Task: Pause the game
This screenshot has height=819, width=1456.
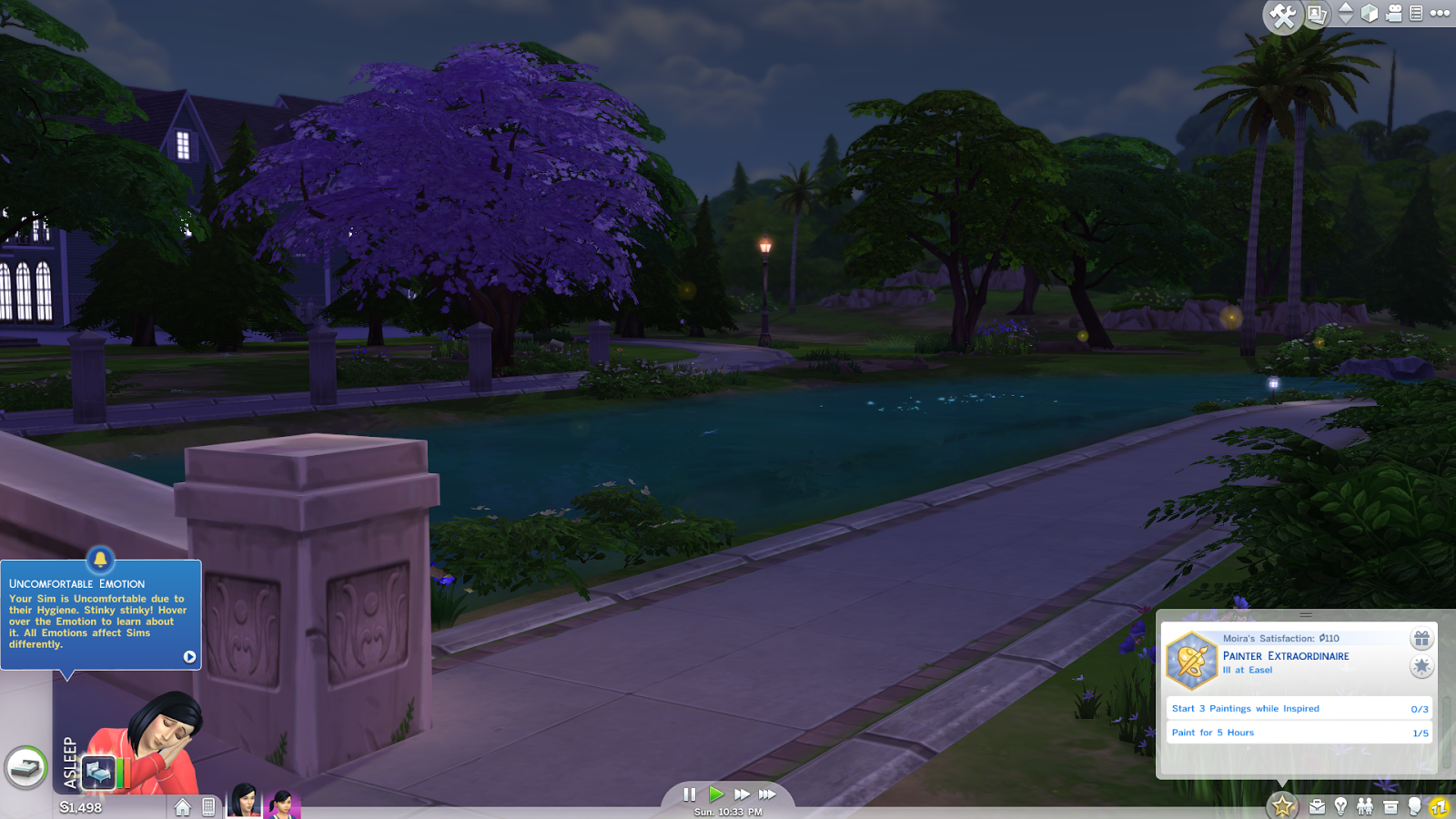Action: click(x=689, y=794)
